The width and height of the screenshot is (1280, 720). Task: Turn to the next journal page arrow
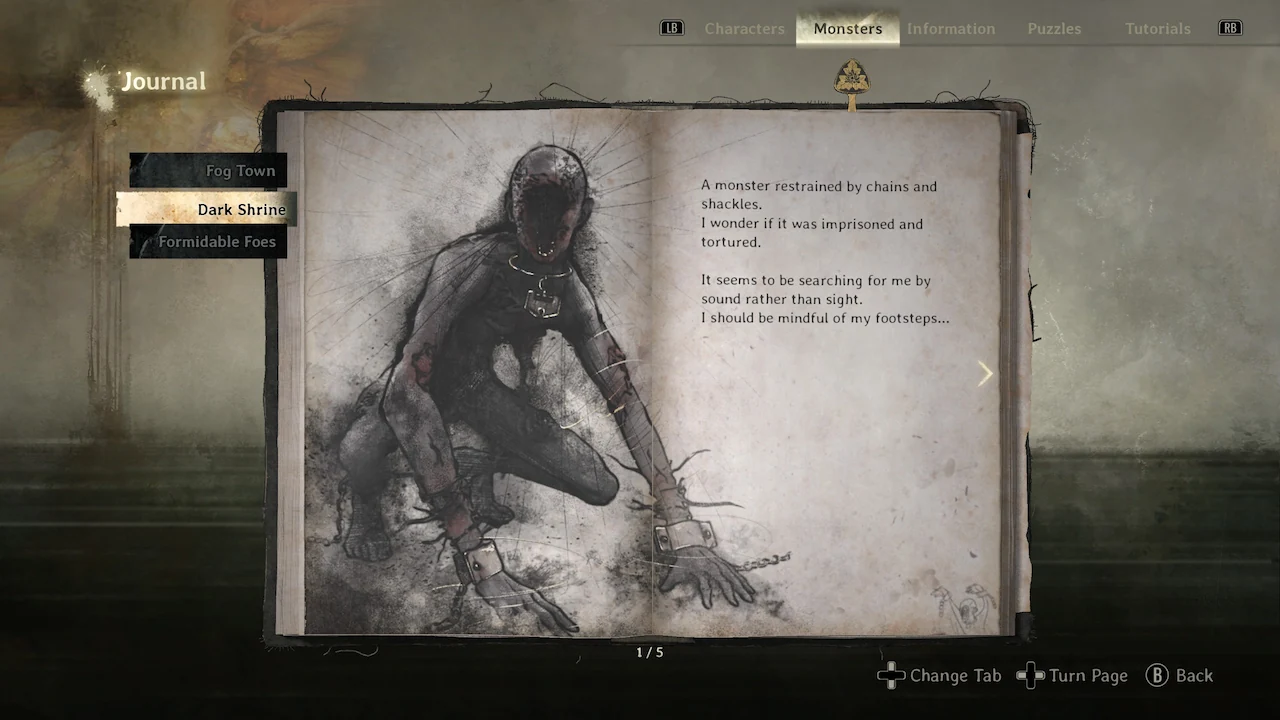coord(985,373)
